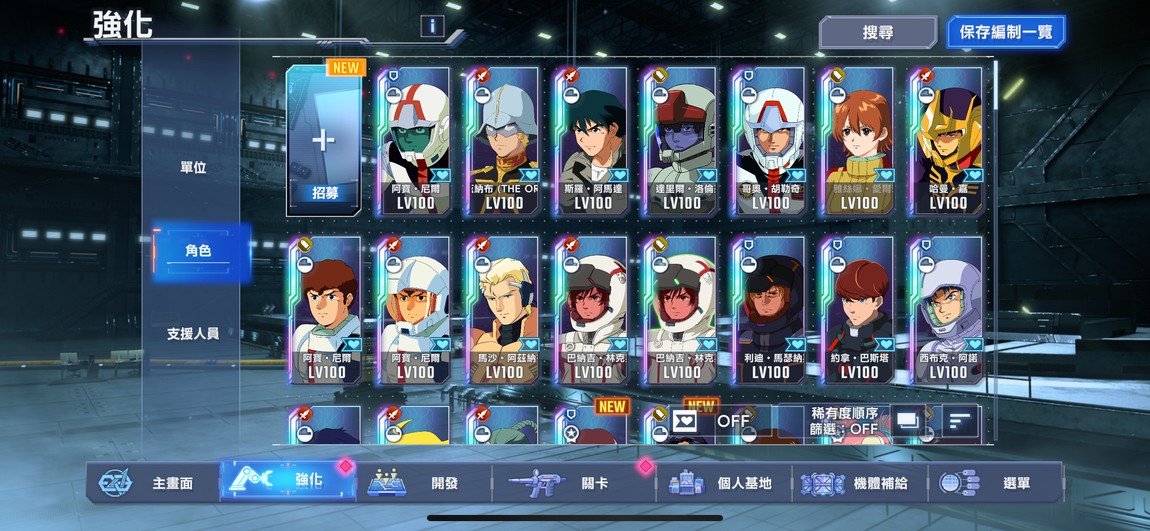Screen dimensions: 1150x531
Task: Select the 哈曼・嘉 character card
Action: click(947, 141)
